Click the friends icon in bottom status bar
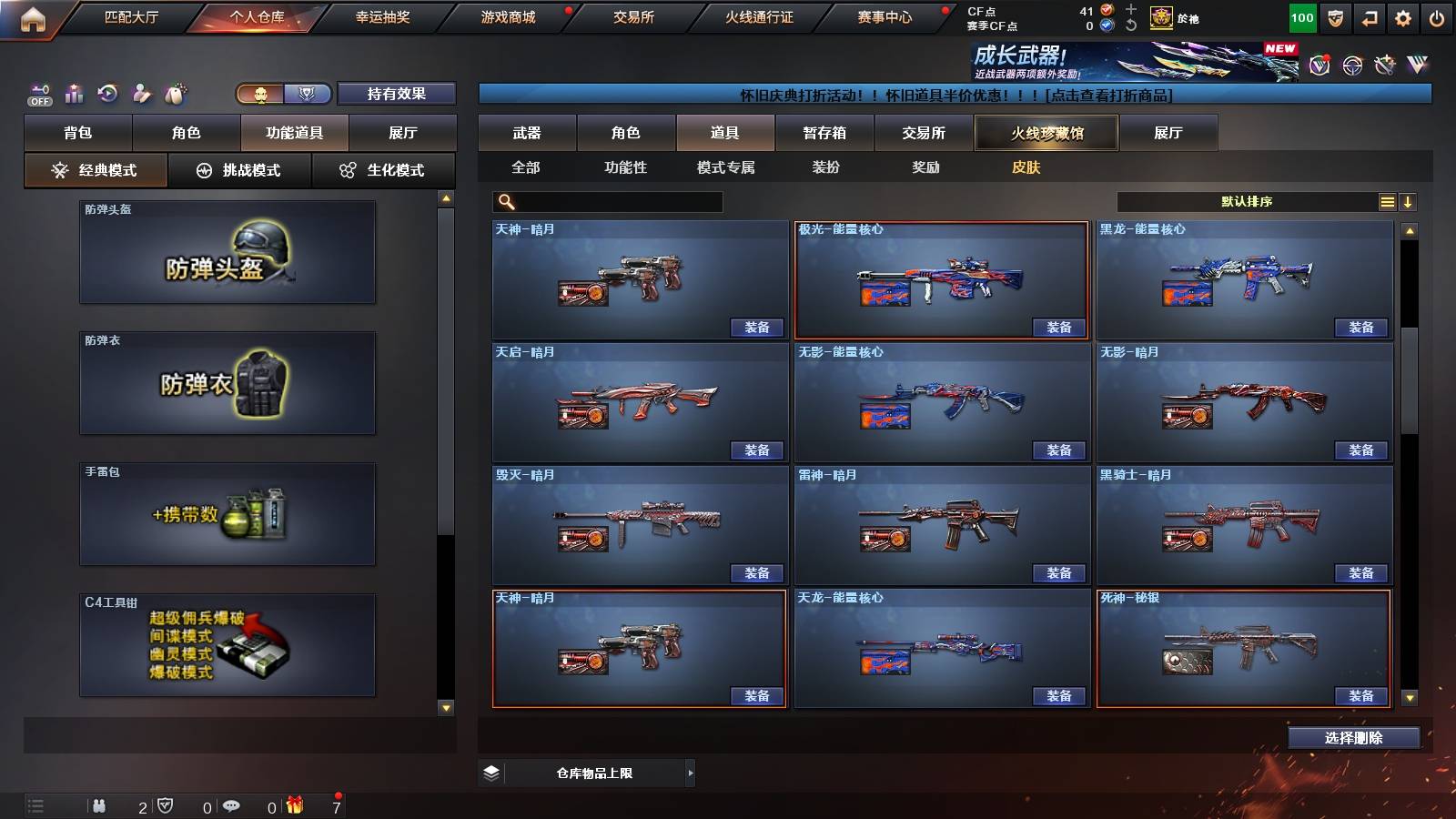This screenshot has width=1456, height=819. (x=100, y=805)
